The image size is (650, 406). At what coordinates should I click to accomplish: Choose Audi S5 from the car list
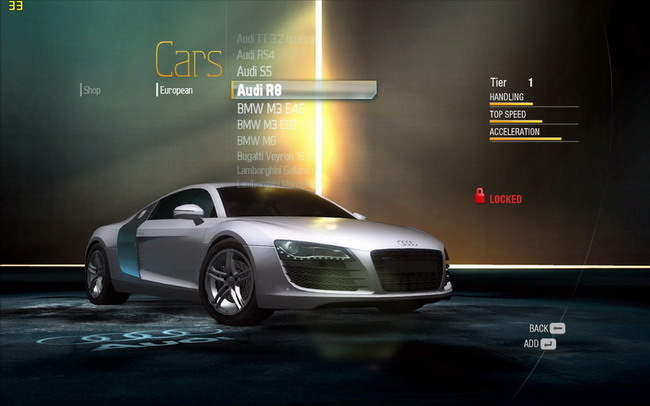pyautogui.click(x=254, y=72)
